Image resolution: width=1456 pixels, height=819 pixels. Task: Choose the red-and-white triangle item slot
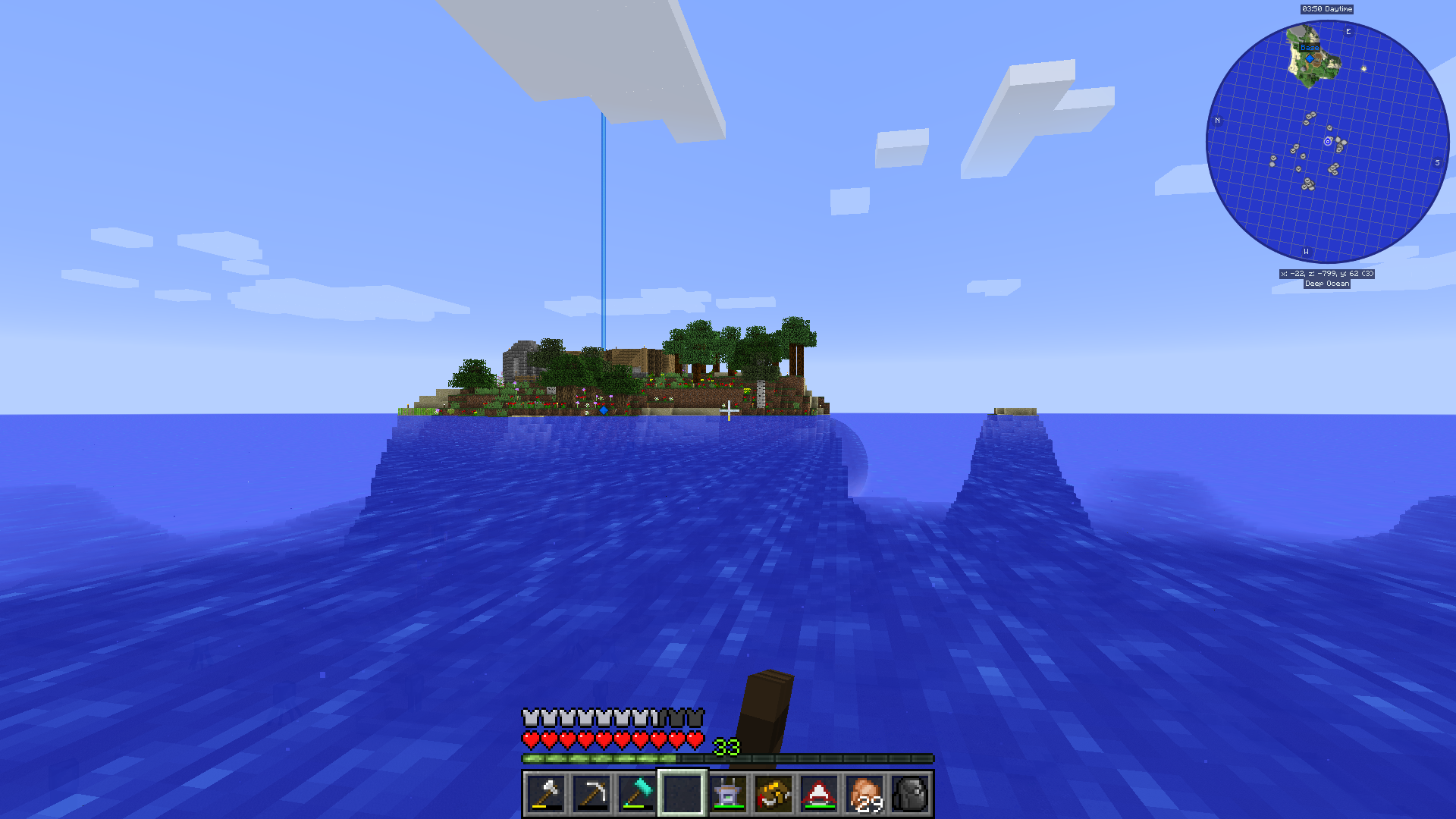(819, 794)
